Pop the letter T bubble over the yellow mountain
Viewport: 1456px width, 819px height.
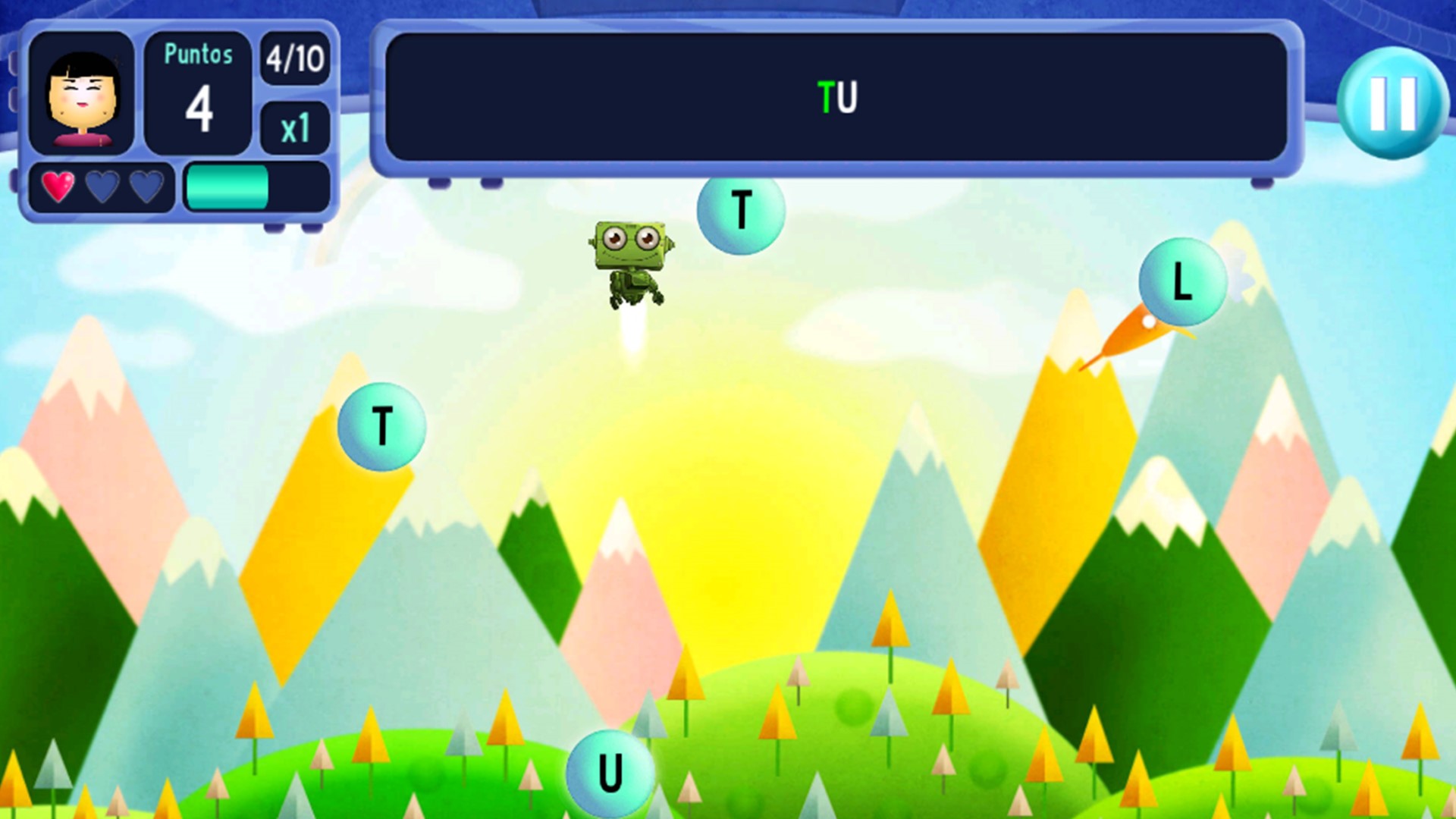tap(381, 425)
